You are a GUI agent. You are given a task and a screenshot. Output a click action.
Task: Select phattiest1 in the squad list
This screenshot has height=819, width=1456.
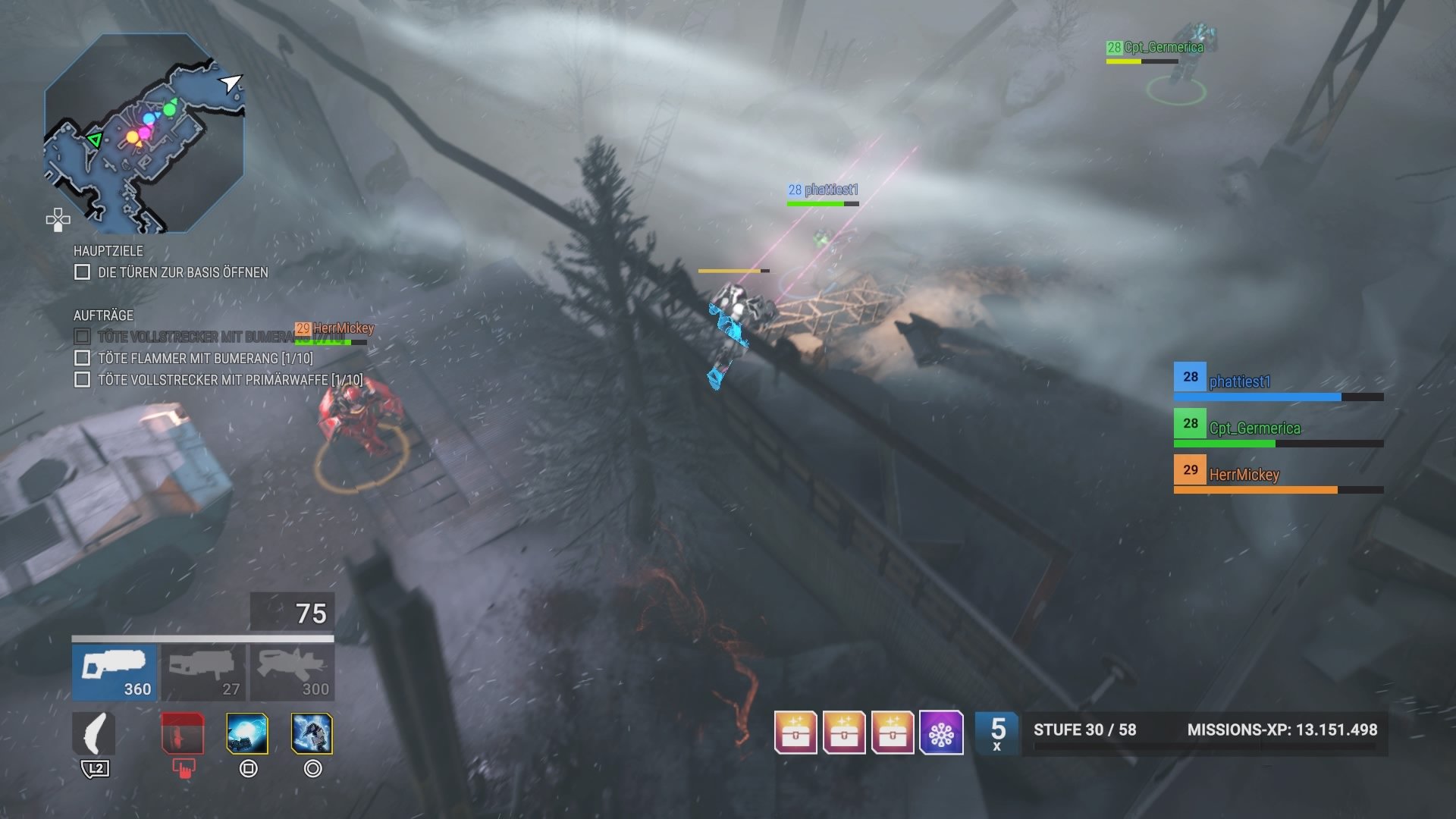click(1239, 381)
